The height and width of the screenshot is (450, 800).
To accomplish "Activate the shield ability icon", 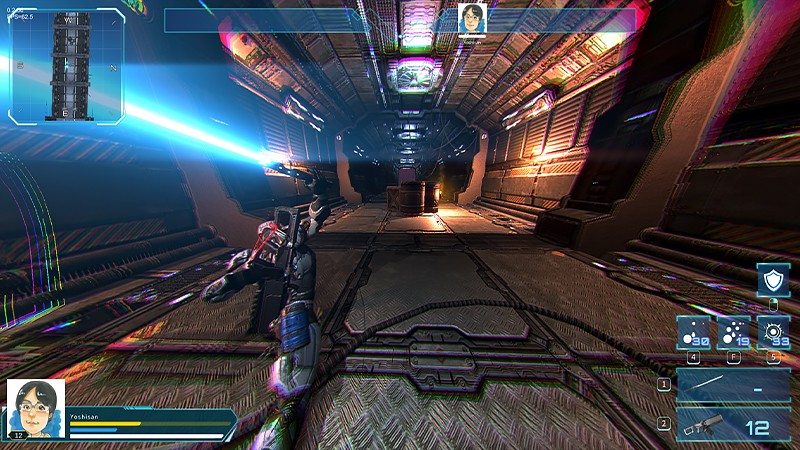I will pyautogui.click(x=772, y=279).
